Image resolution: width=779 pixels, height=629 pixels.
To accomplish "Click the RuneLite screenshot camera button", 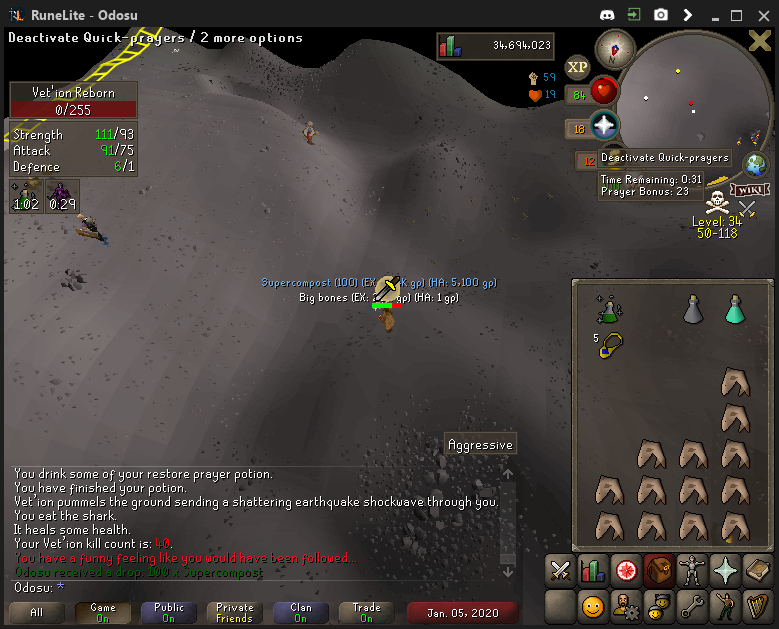I will coord(661,15).
